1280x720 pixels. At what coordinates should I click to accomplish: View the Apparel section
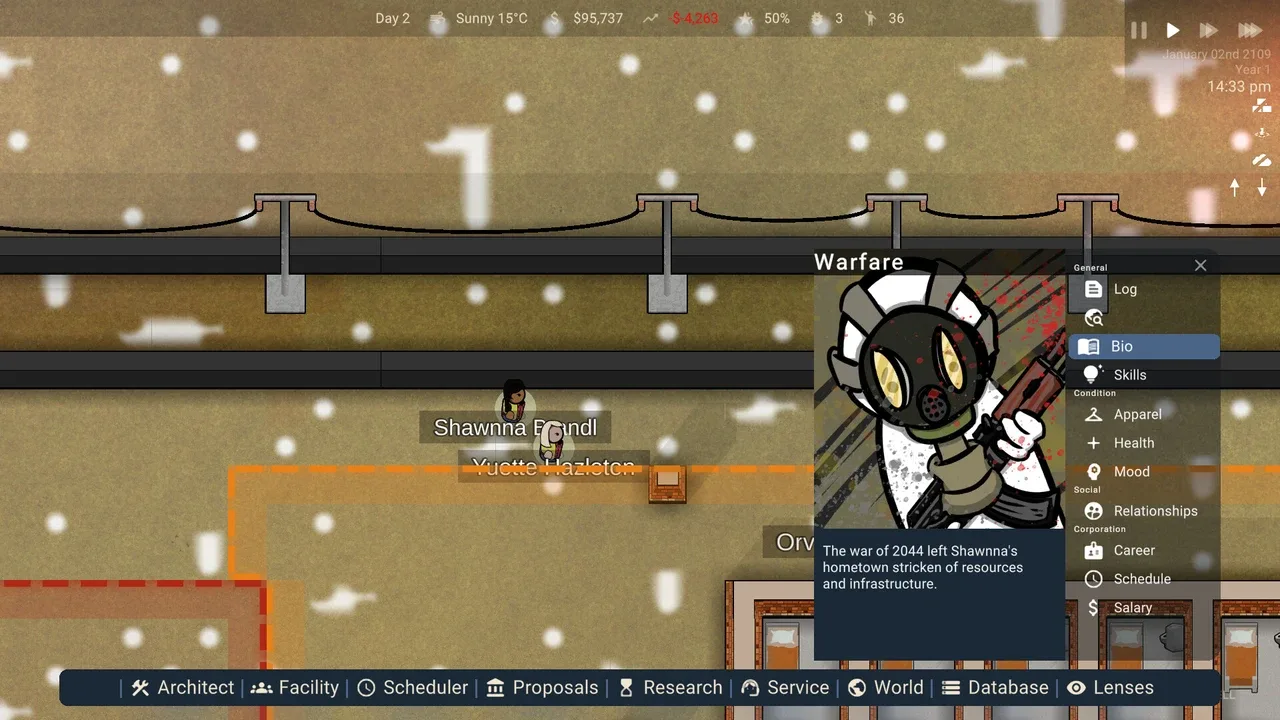tap(1137, 414)
